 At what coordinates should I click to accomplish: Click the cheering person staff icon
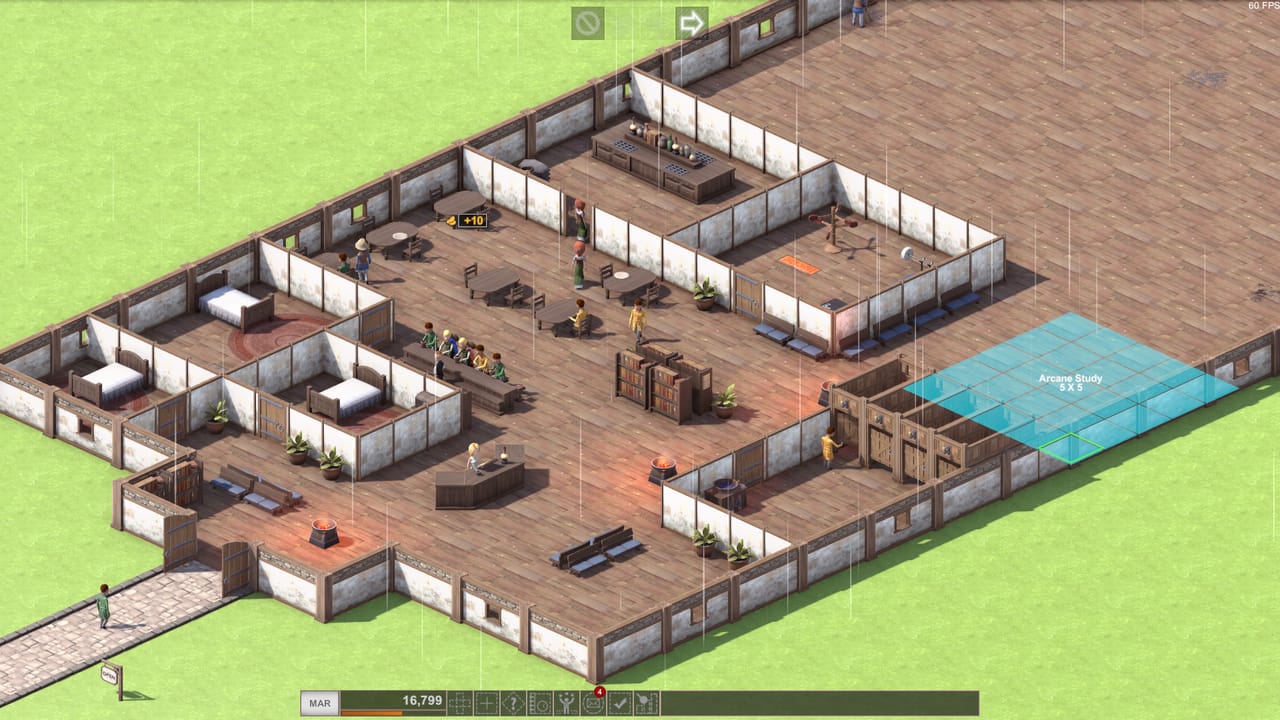[566, 701]
